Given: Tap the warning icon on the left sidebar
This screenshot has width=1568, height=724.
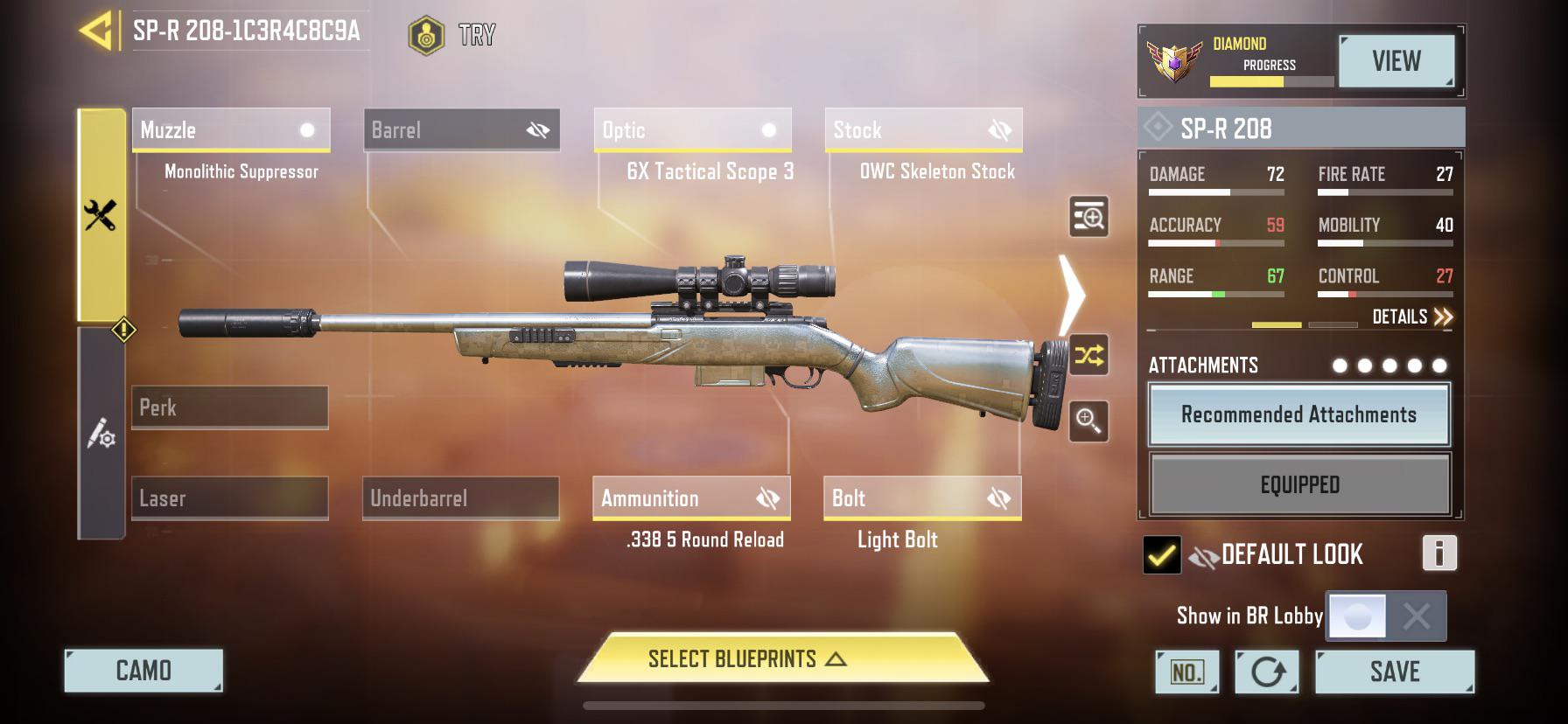Looking at the screenshot, I should (x=124, y=327).
